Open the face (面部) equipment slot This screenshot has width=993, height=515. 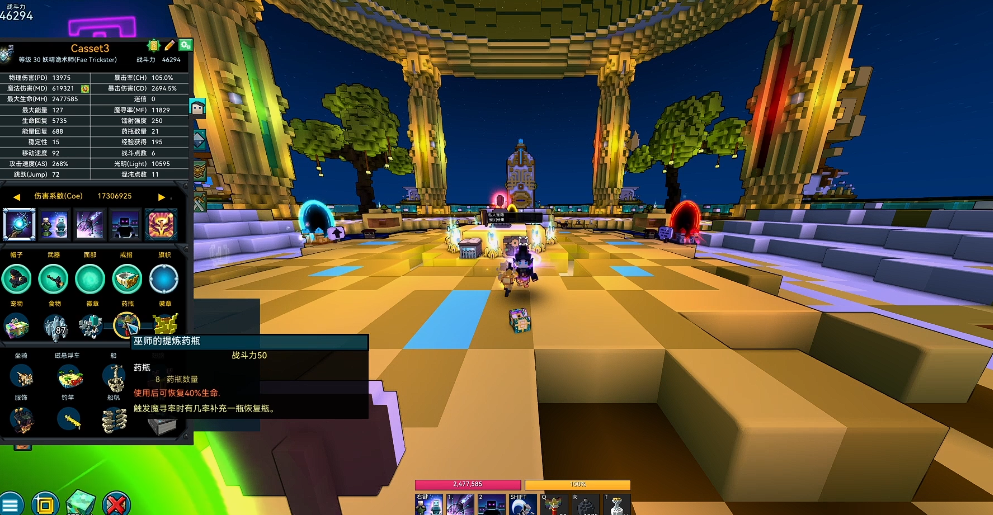[91, 280]
